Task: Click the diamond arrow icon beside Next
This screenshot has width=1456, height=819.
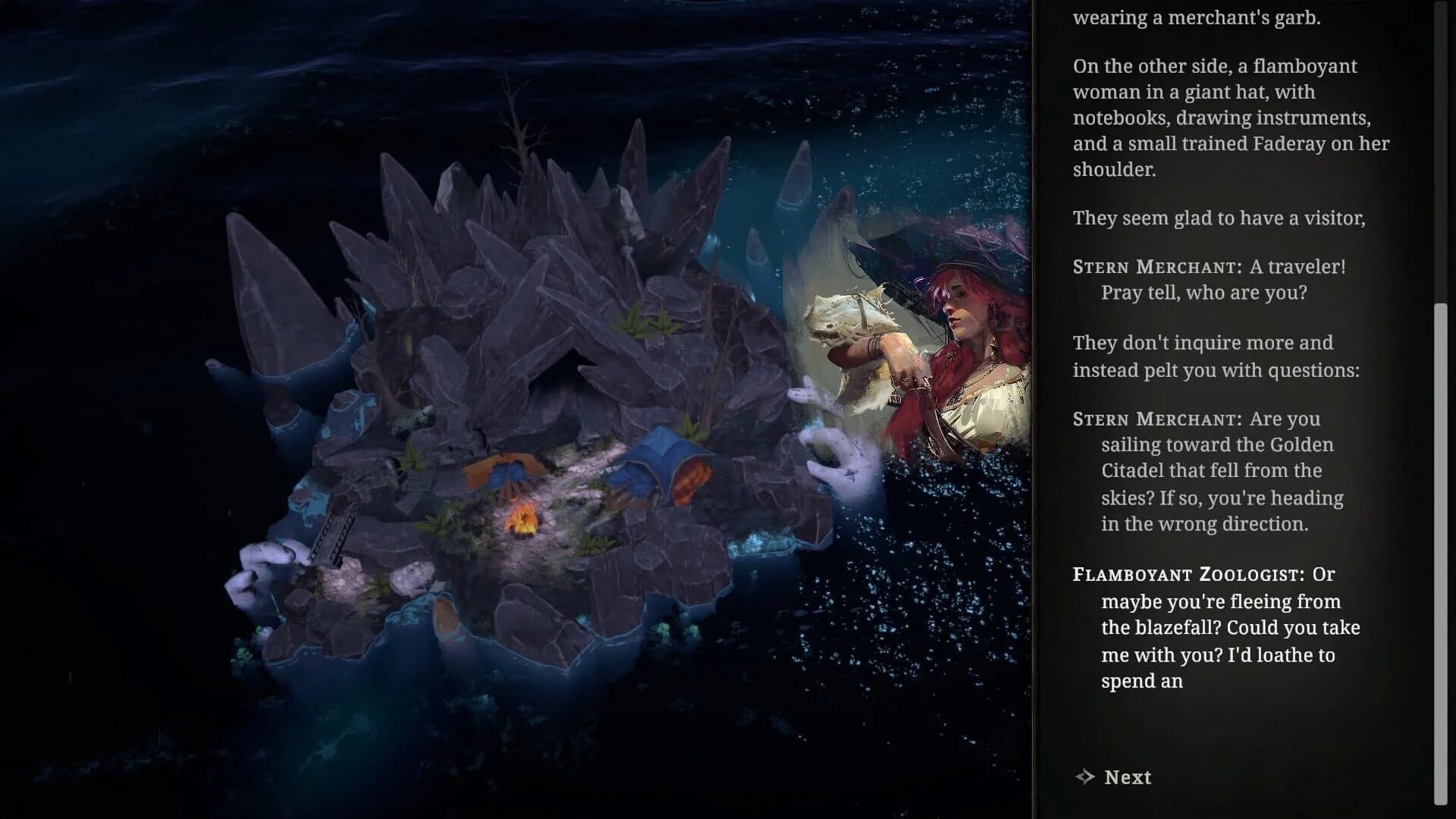Action: point(1083,777)
